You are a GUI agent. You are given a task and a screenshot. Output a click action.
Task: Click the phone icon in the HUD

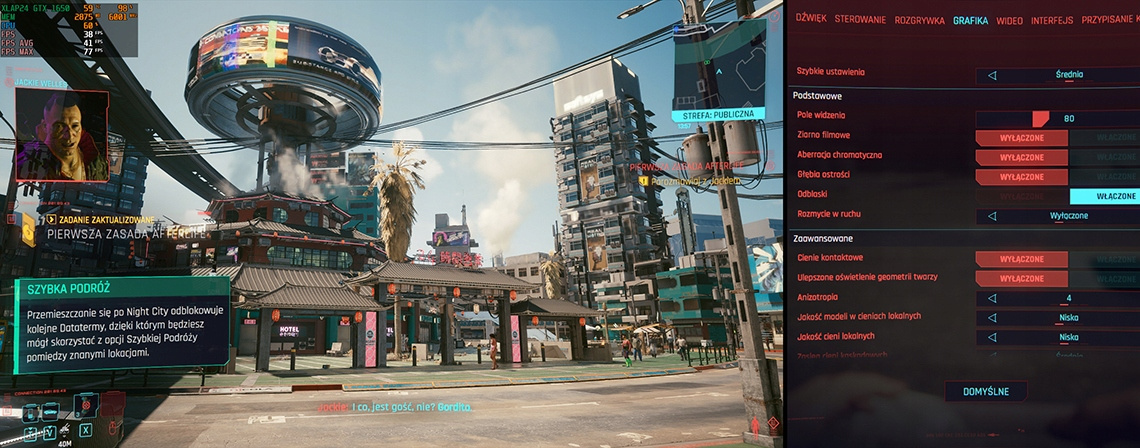coord(29,411)
